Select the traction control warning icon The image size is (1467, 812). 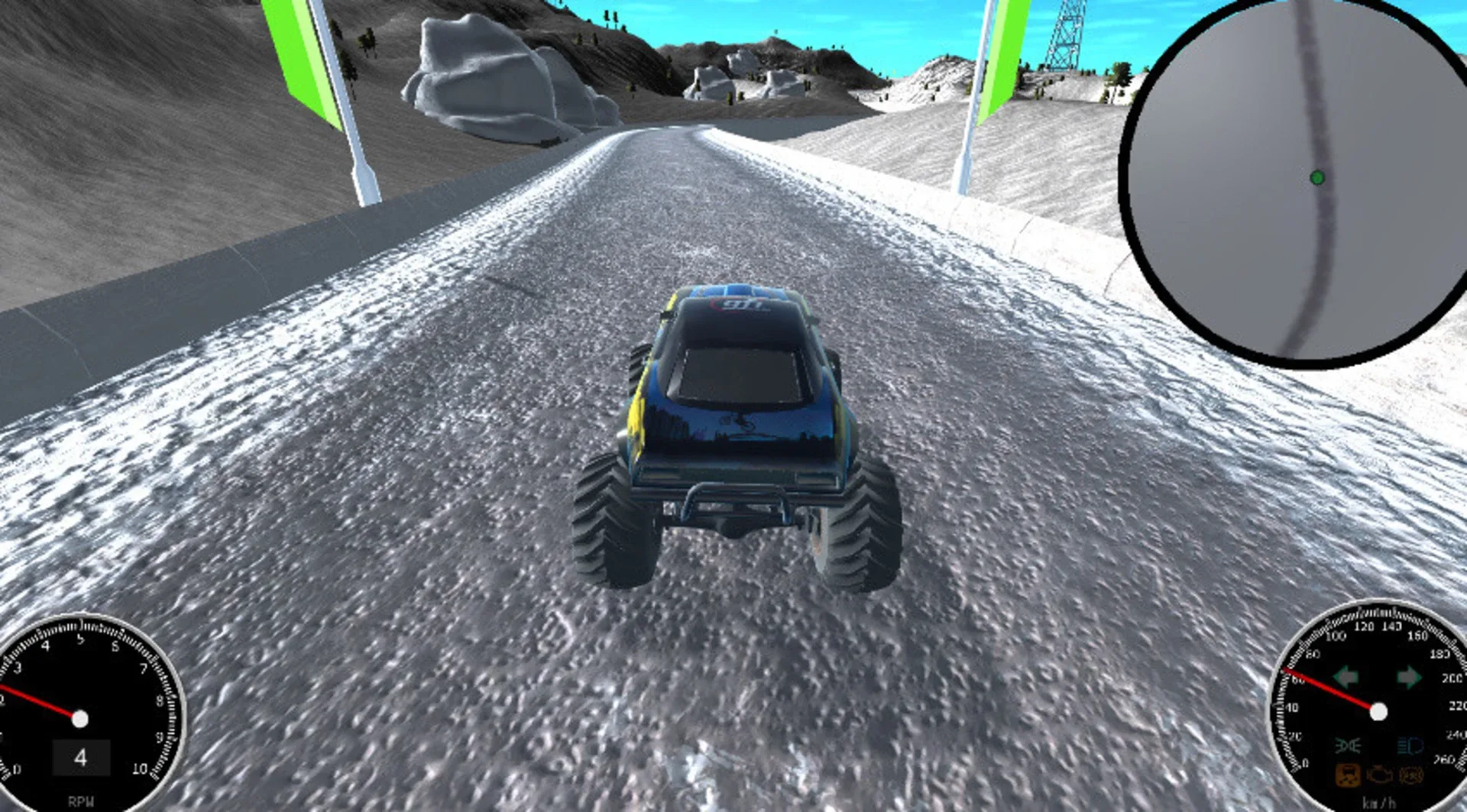pyautogui.click(x=1347, y=775)
